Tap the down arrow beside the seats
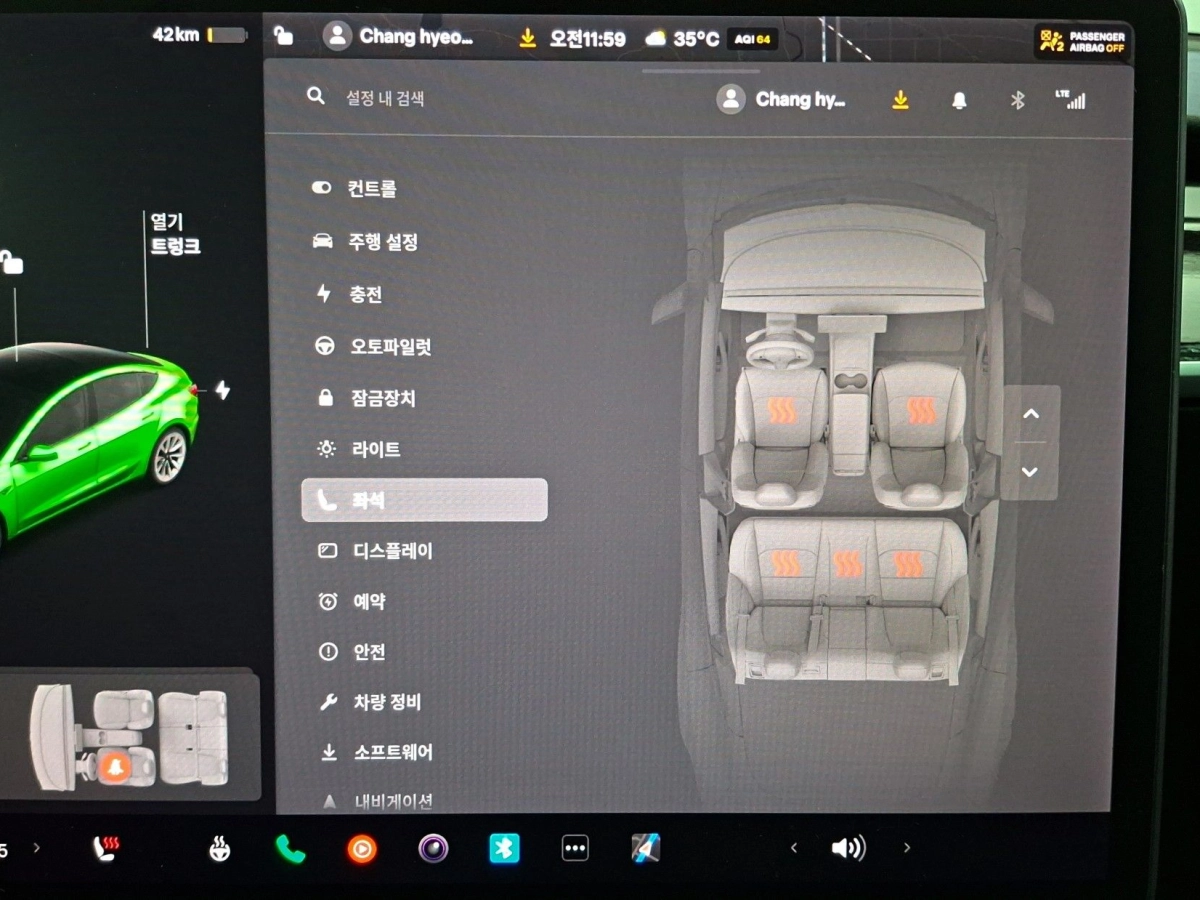Screen dimensions: 1200x900 1031,472
